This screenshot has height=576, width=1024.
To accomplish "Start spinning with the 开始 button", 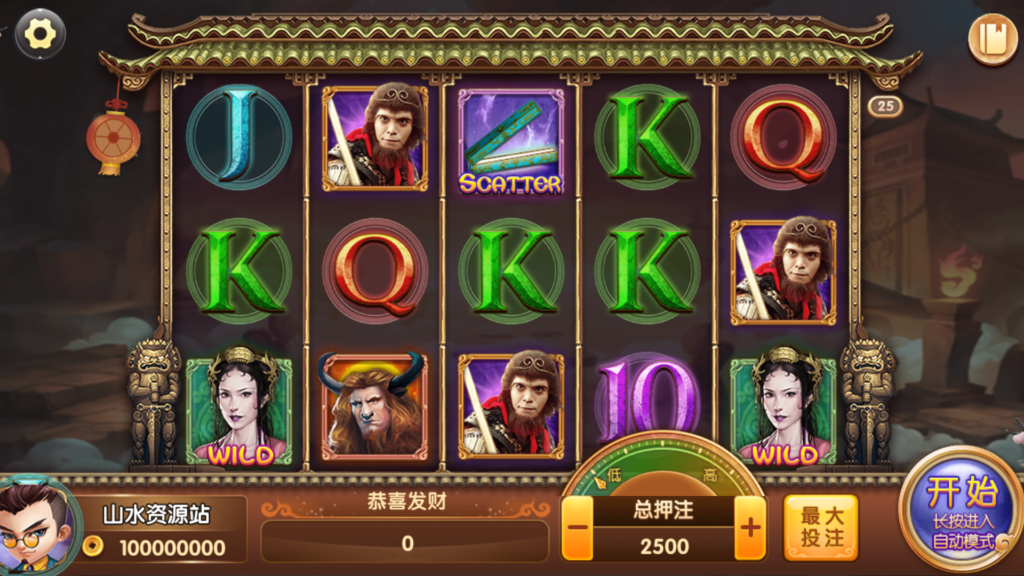I will pos(961,510).
